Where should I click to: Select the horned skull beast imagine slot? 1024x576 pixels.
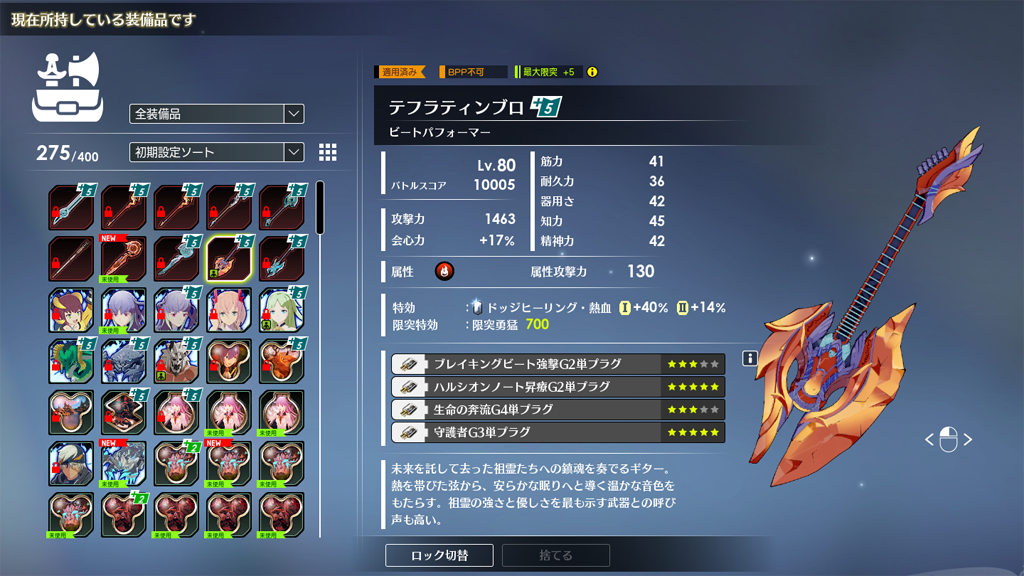coord(176,361)
